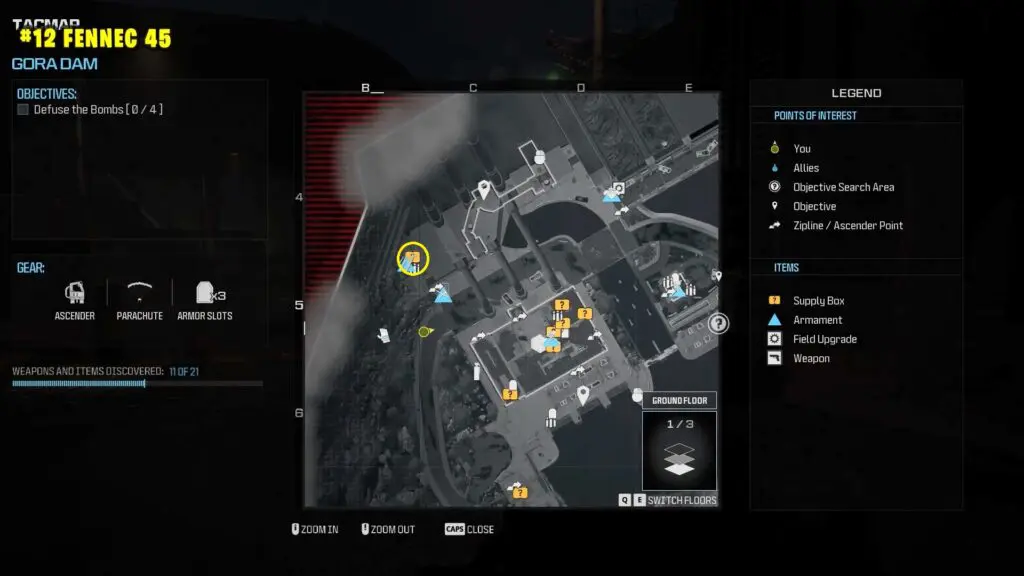Select the Ascender gear icon
Image resolution: width=1024 pixels, height=576 pixels.
[74, 294]
